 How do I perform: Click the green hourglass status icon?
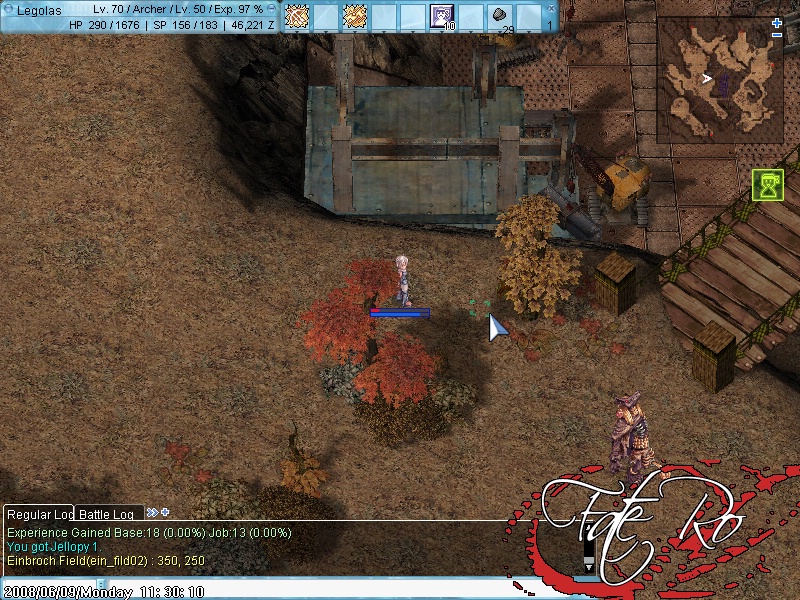pos(768,185)
